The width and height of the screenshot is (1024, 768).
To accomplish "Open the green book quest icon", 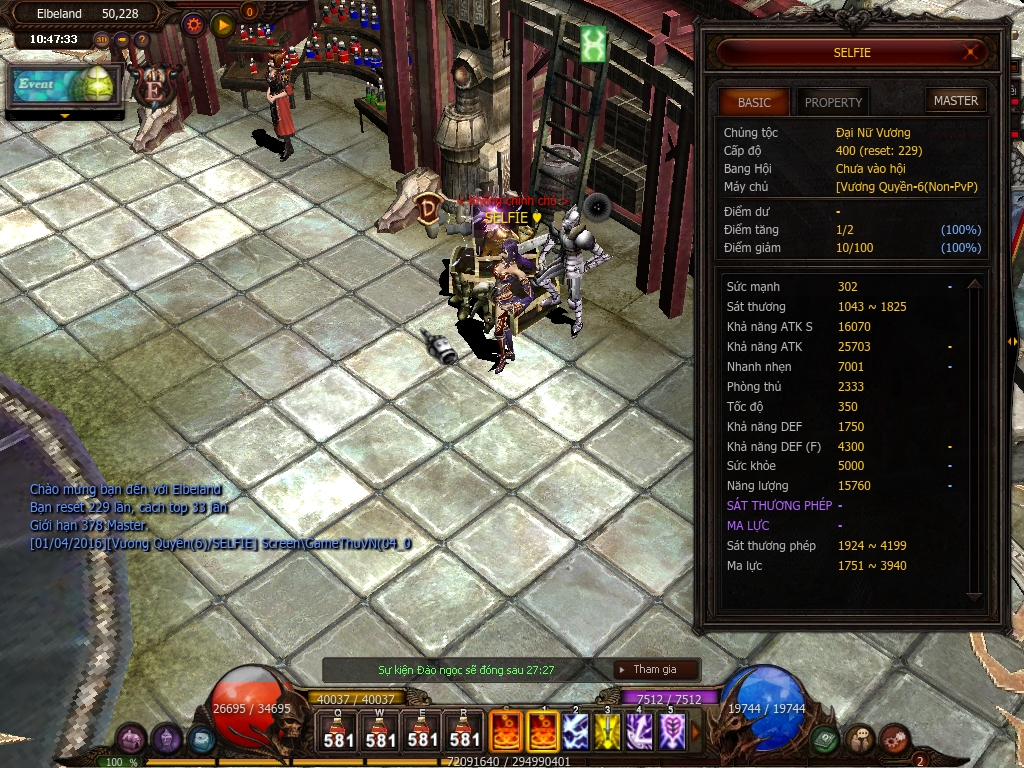I will tap(825, 740).
